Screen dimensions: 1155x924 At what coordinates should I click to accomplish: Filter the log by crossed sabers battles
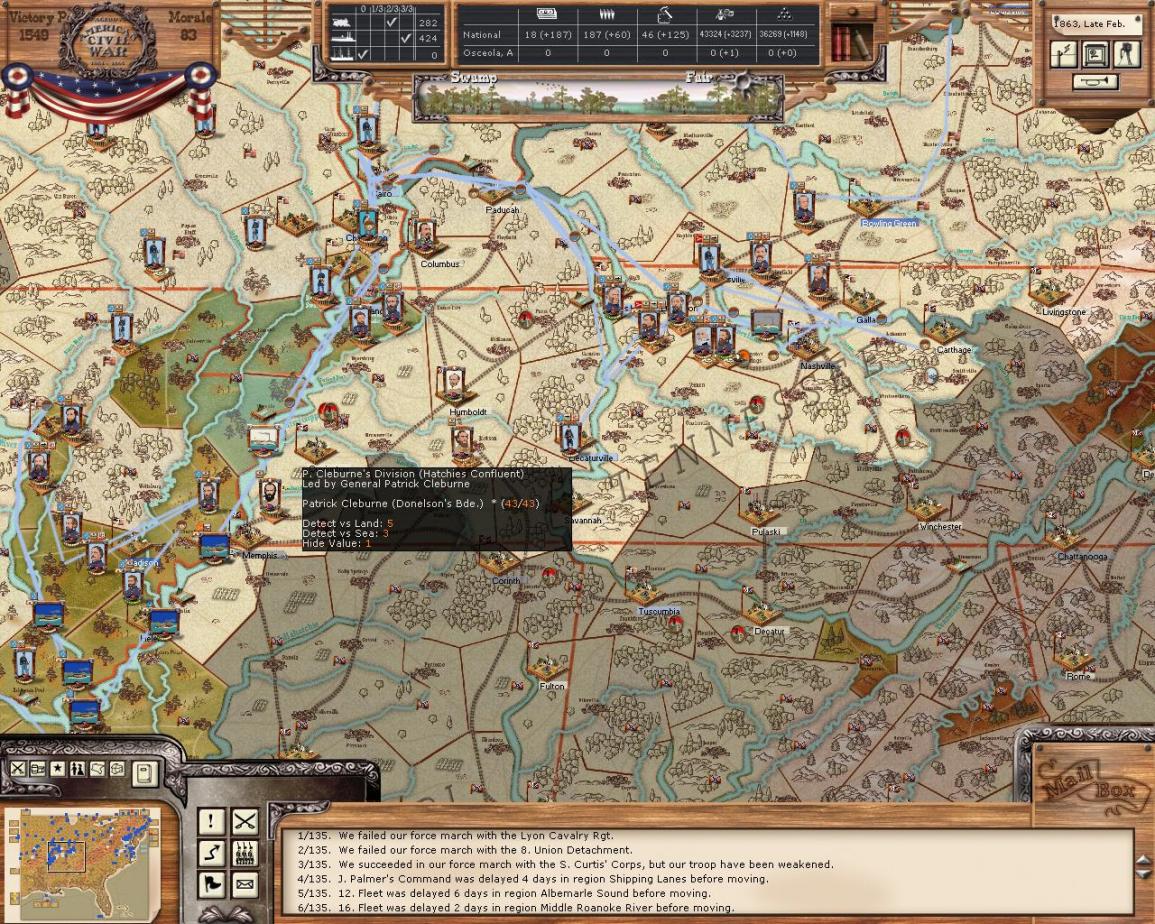(x=245, y=822)
